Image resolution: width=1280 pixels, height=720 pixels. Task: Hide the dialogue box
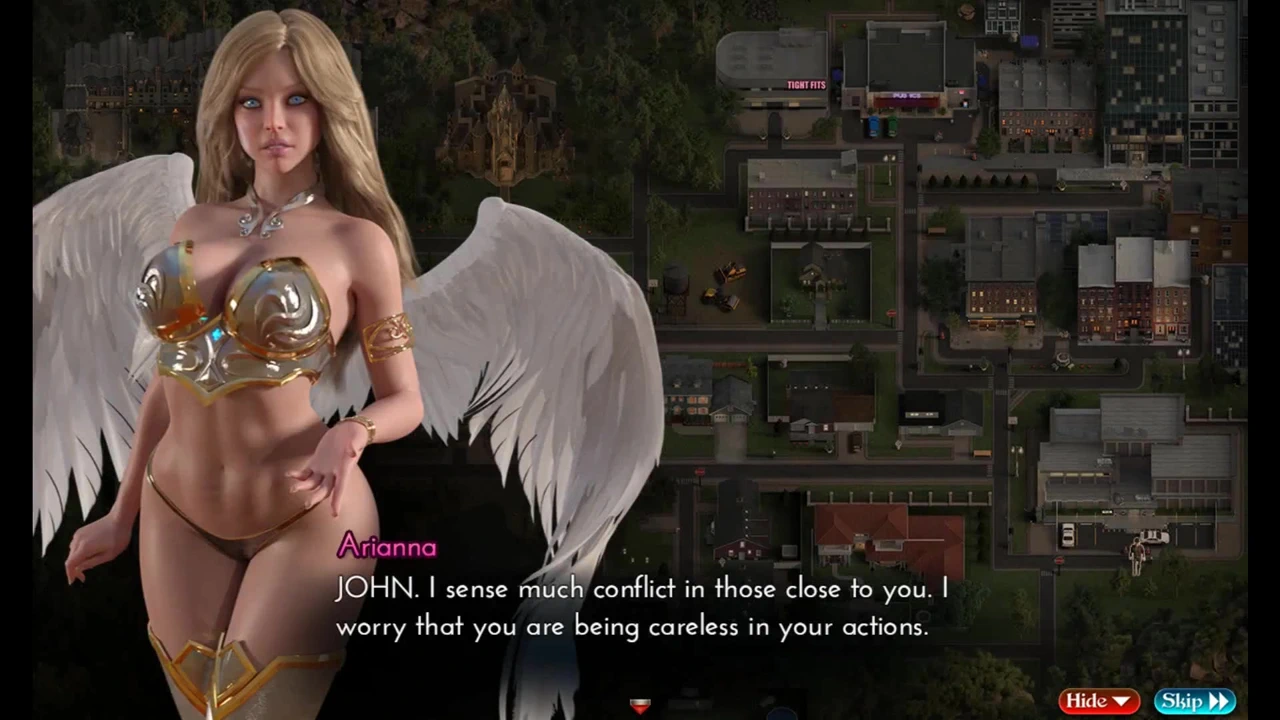1098,701
